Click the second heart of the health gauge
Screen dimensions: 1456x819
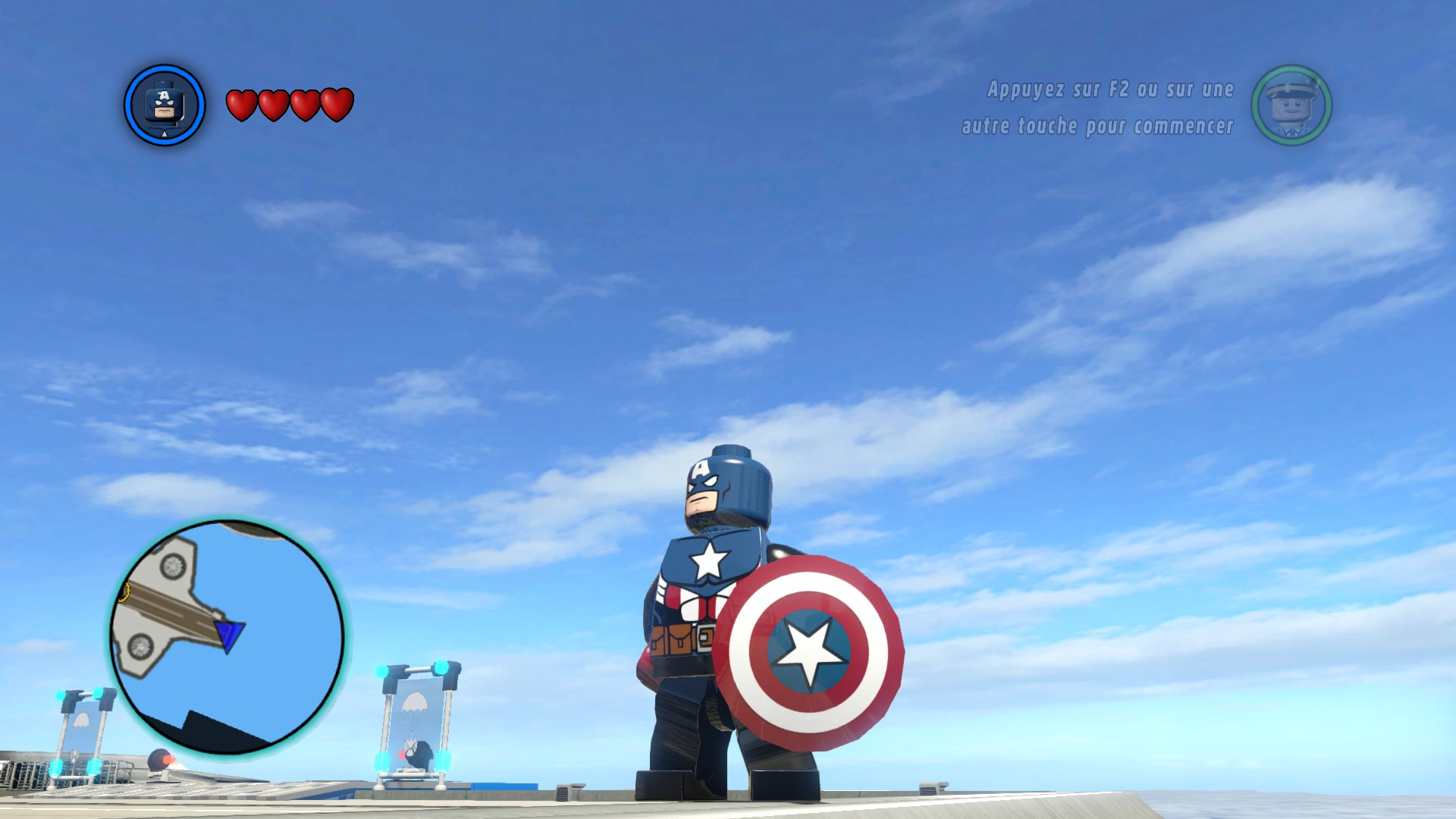point(272,105)
